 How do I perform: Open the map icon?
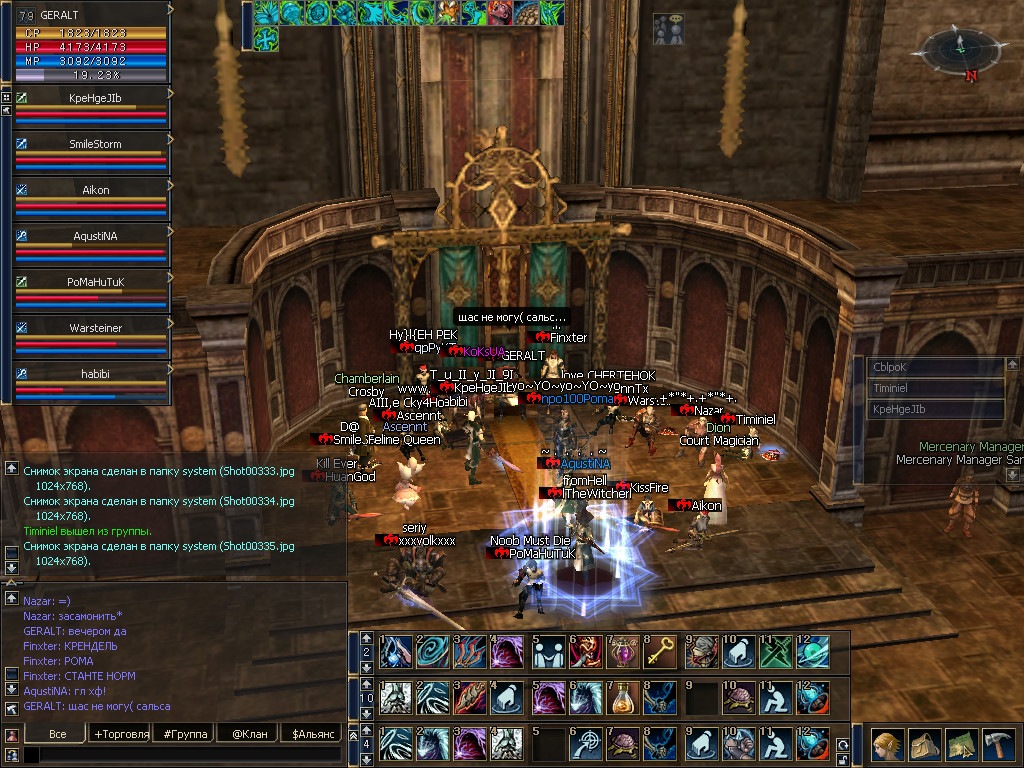tap(960, 746)
